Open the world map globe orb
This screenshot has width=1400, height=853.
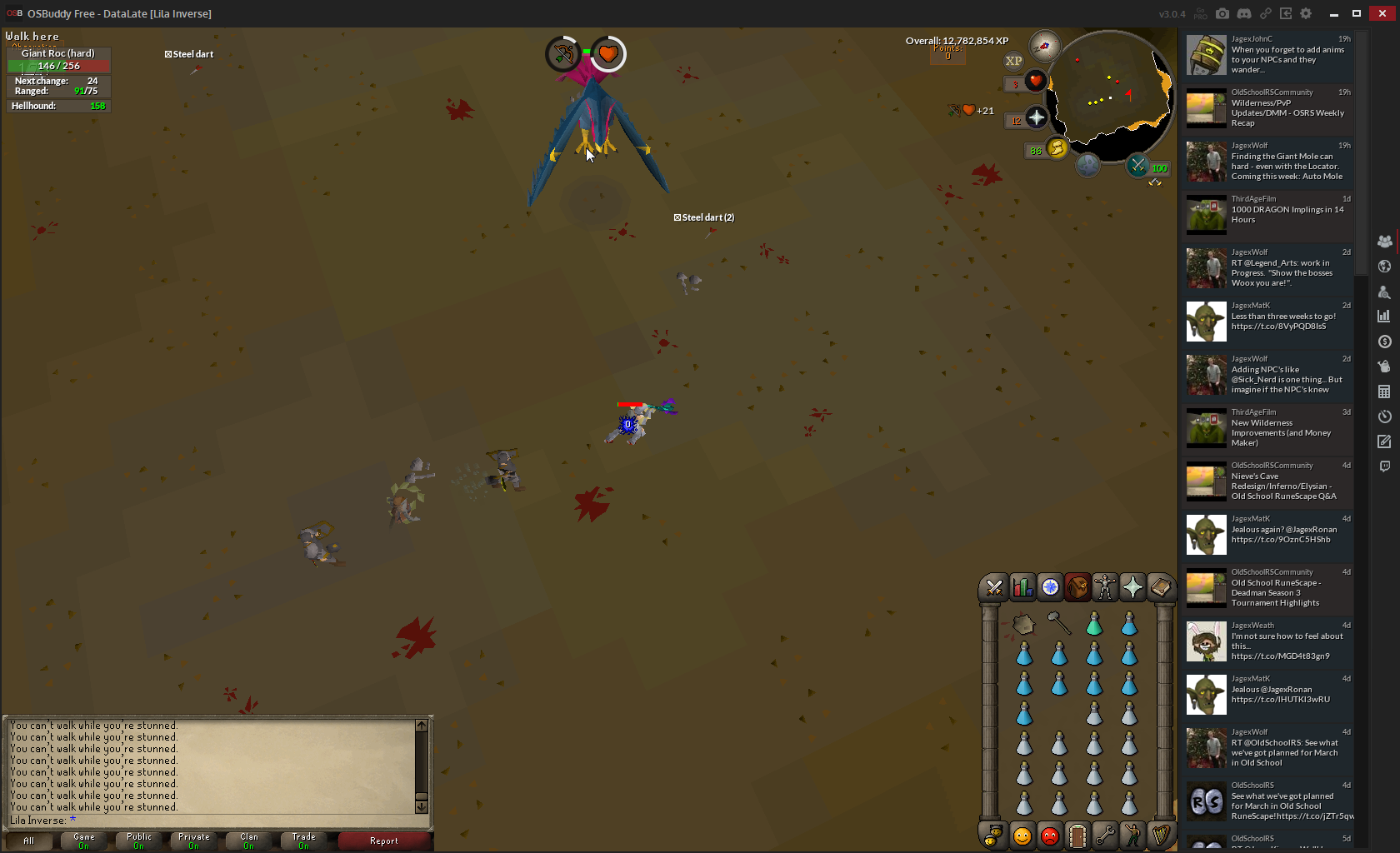[1087, 165]
